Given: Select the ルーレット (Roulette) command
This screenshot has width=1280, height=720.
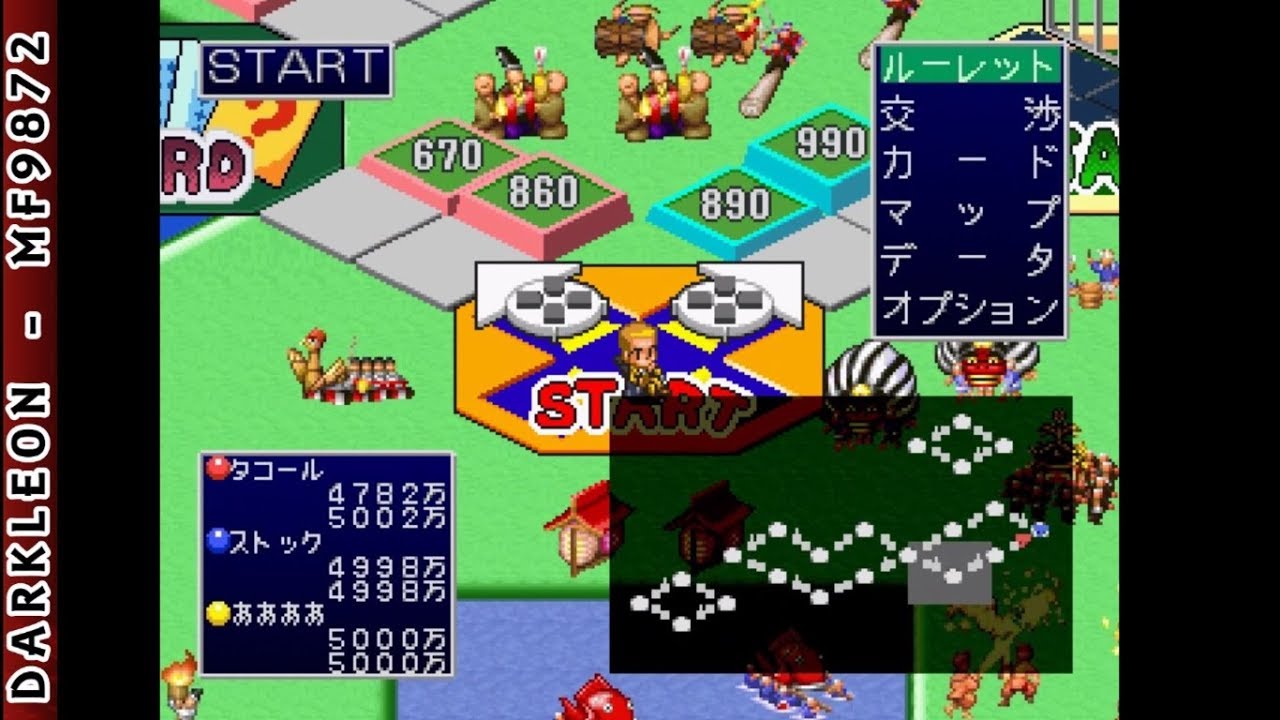Looking at the screenshot, I should tap(968, 70).
